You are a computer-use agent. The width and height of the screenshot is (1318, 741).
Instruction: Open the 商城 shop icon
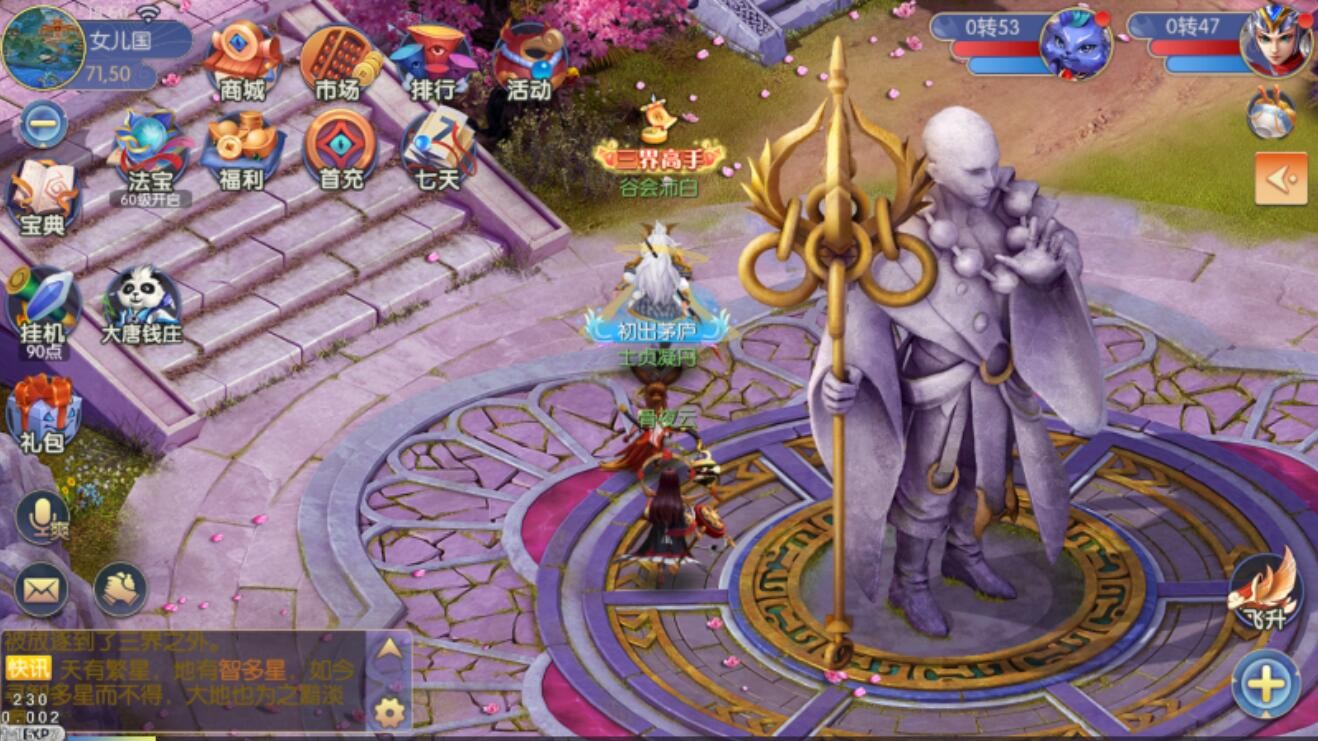[242, 60]
